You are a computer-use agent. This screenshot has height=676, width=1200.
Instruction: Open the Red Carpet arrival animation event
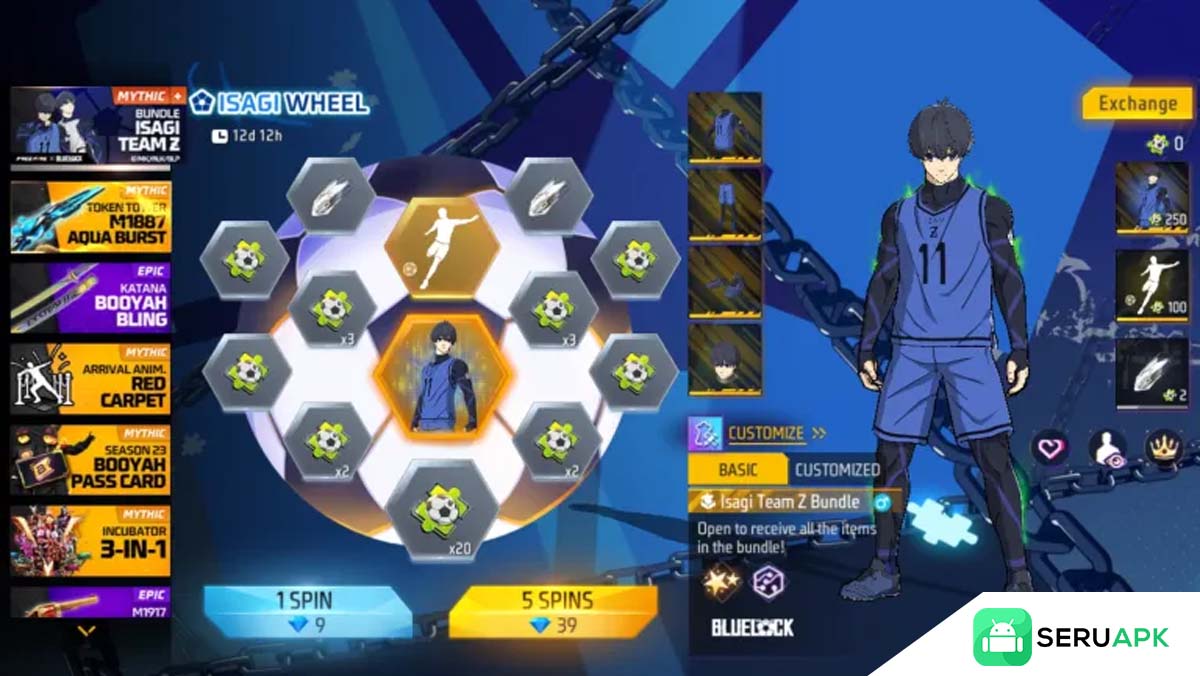point(91,379)
